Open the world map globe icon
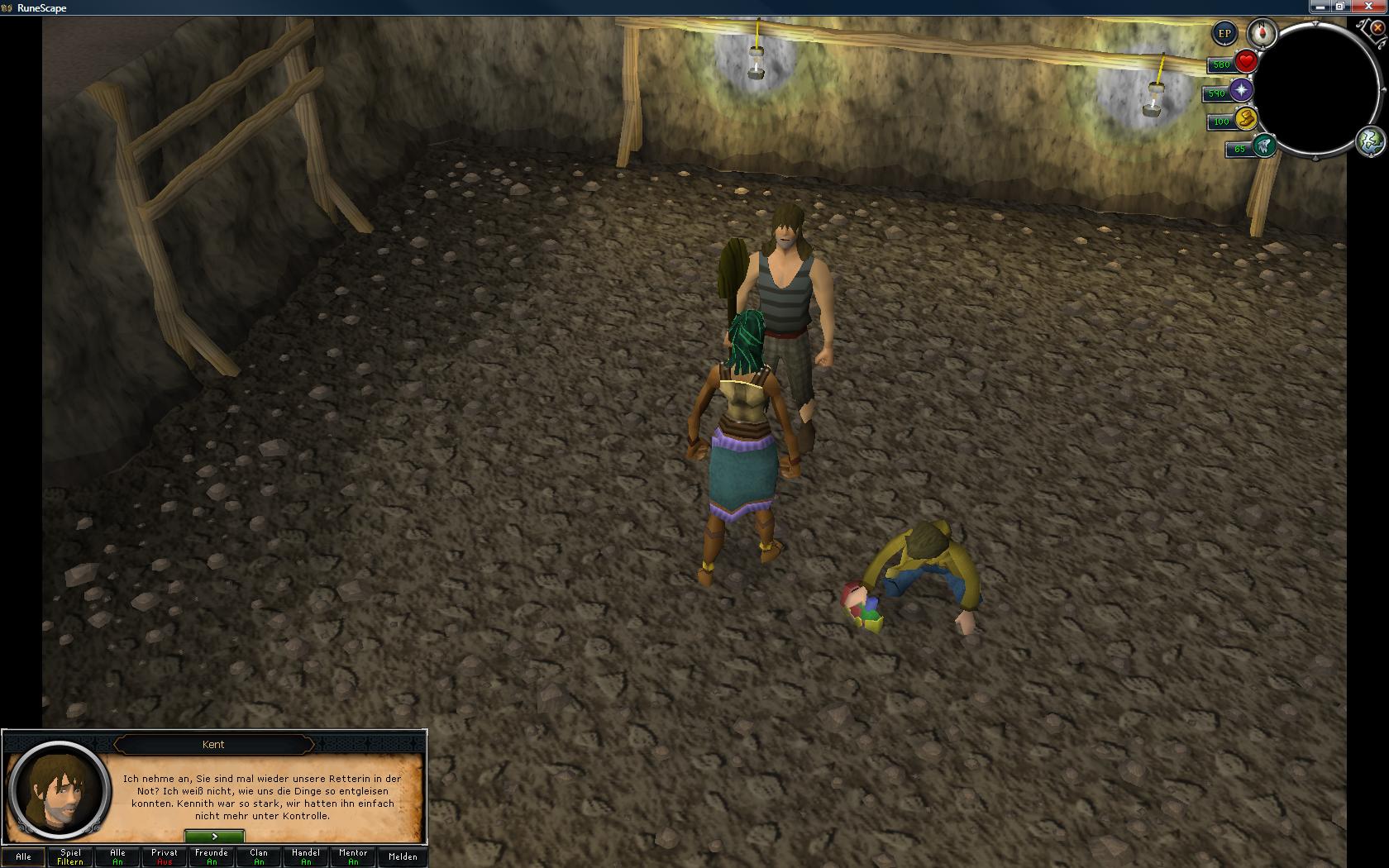 [1370, 141]
